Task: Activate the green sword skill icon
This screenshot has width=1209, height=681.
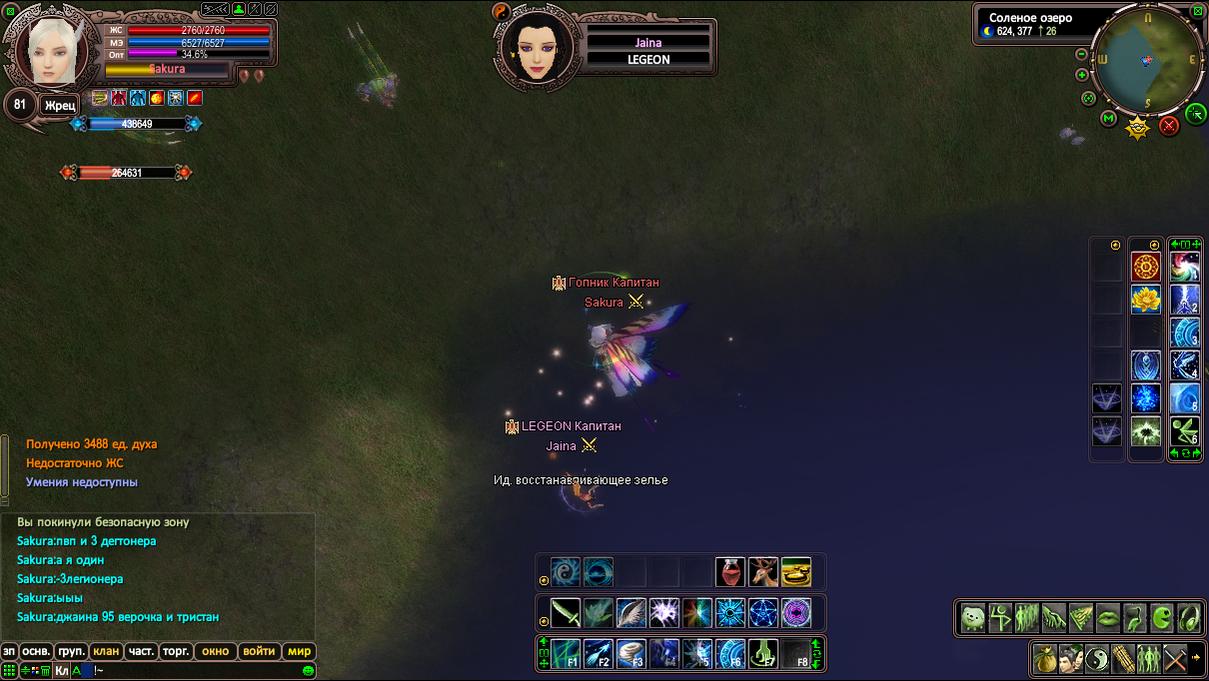Action: point(565,612)
